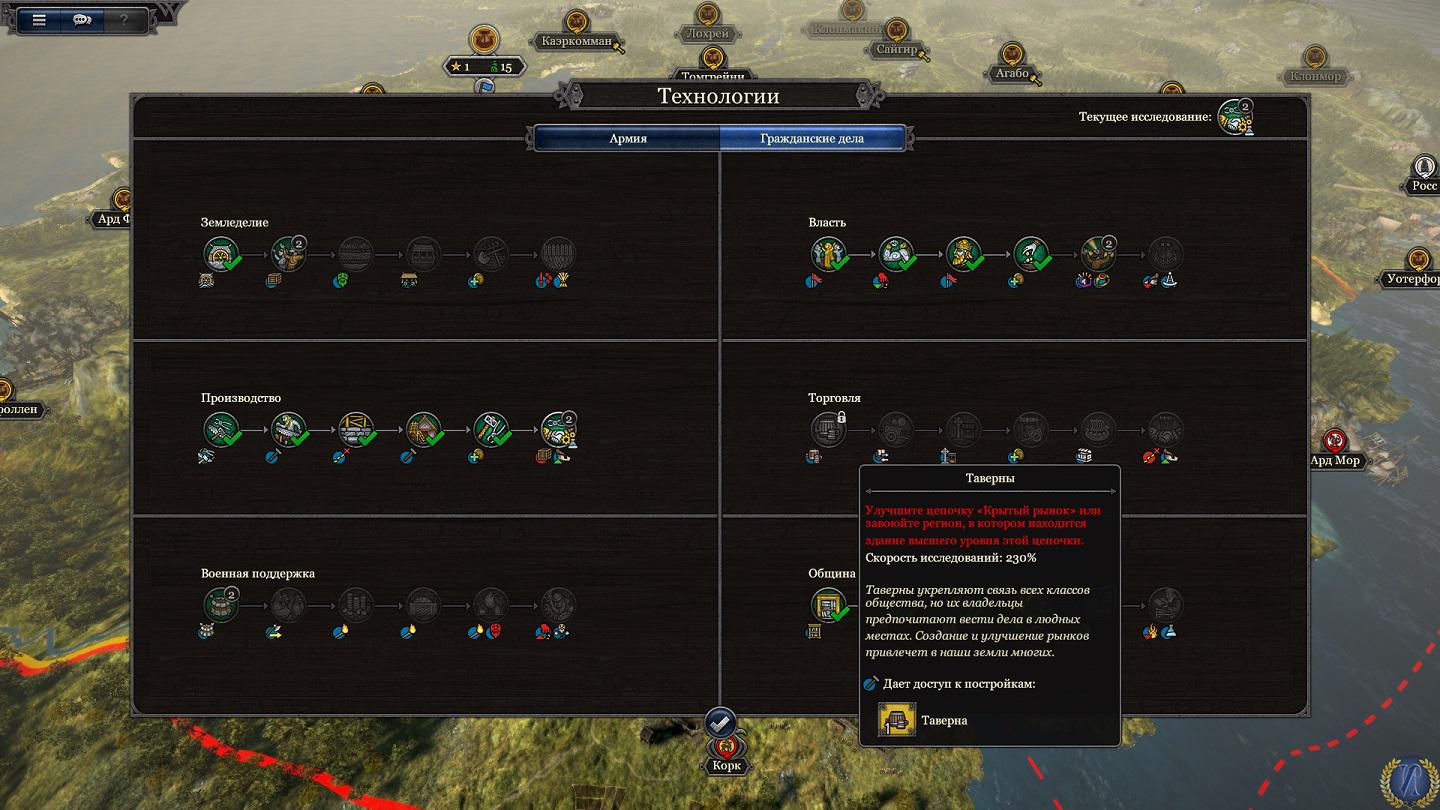Open the chat speech-bubble button
Screen dimensions: 1440x810
pos(82,20)
